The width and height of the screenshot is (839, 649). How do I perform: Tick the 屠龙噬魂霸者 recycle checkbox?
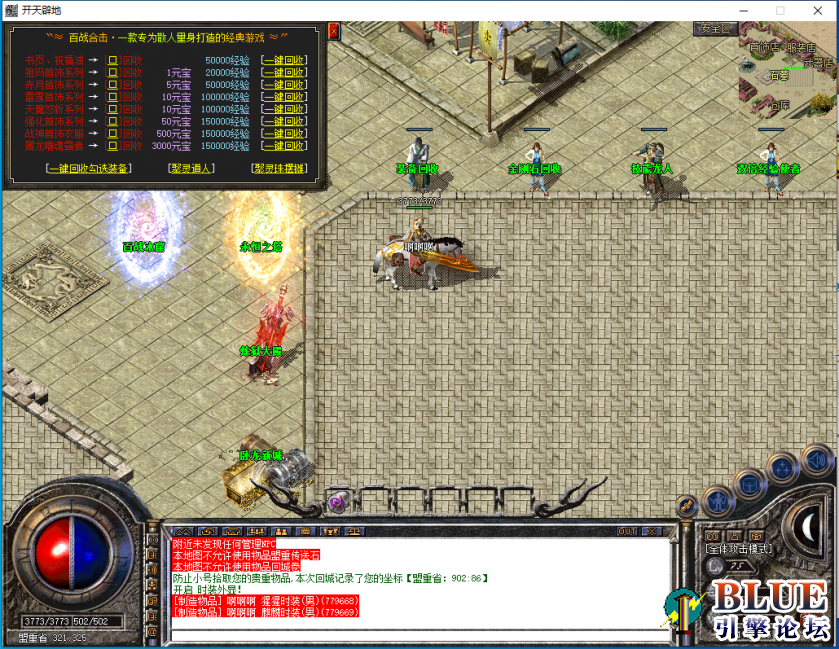(113, 145)
